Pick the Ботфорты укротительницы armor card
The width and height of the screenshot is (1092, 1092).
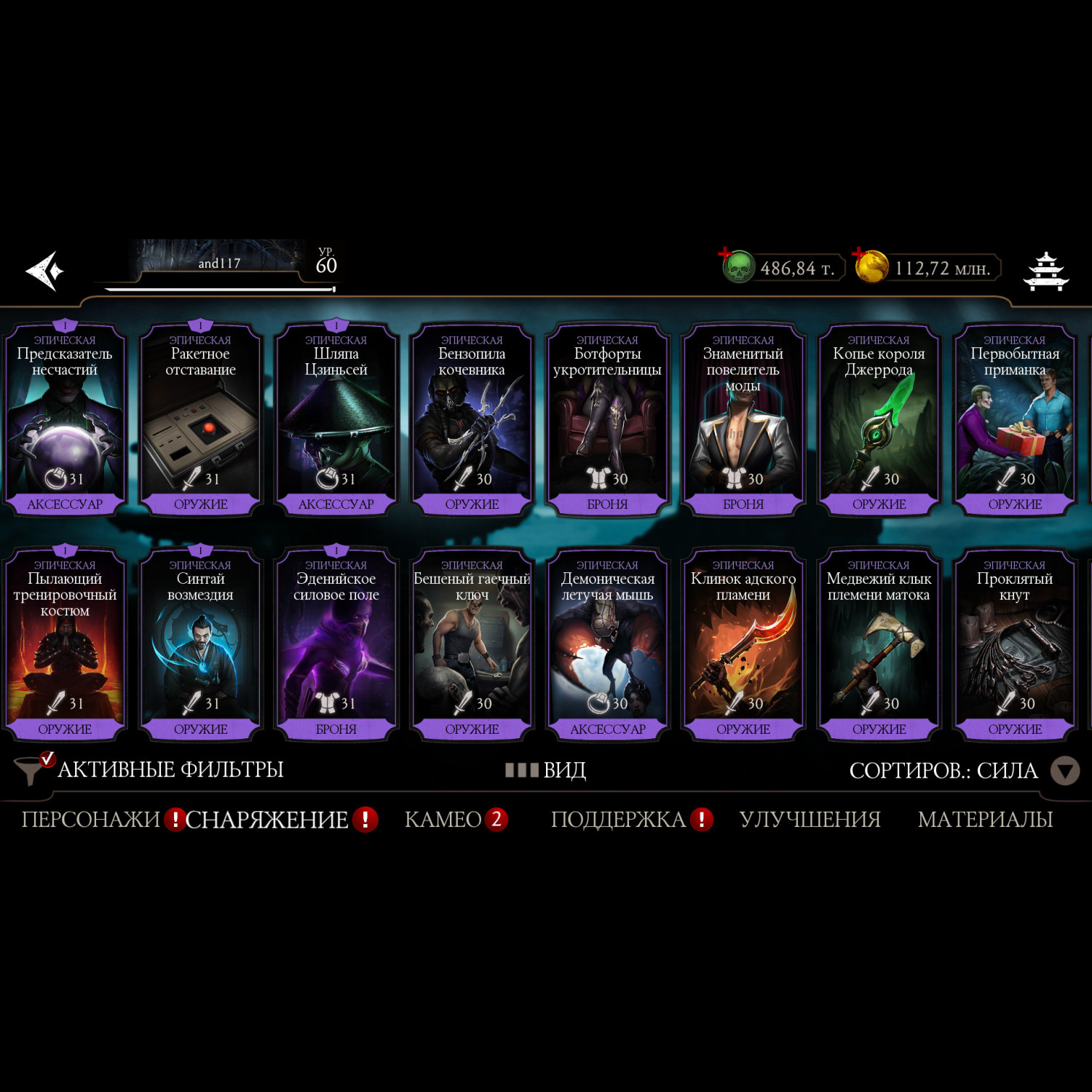(607, 420)
